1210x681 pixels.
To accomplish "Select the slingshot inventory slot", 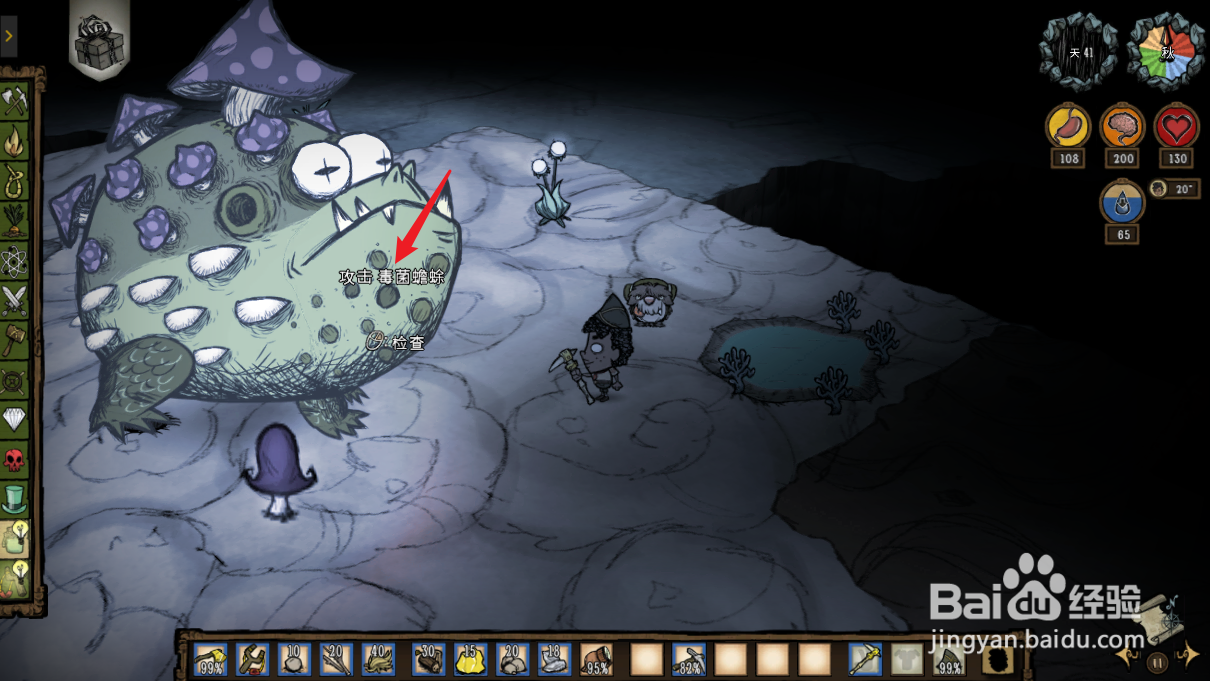I will coord(252,659).
